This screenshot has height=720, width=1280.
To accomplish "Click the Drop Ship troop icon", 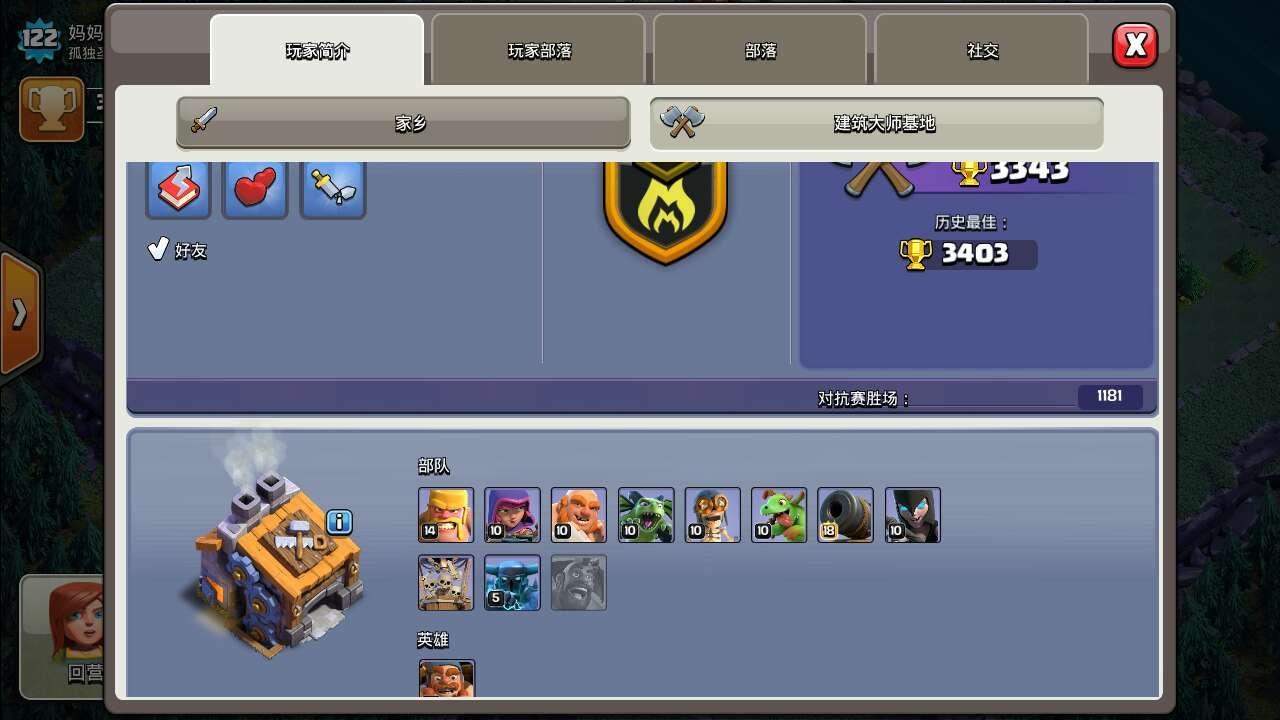I will pos(446,582).
